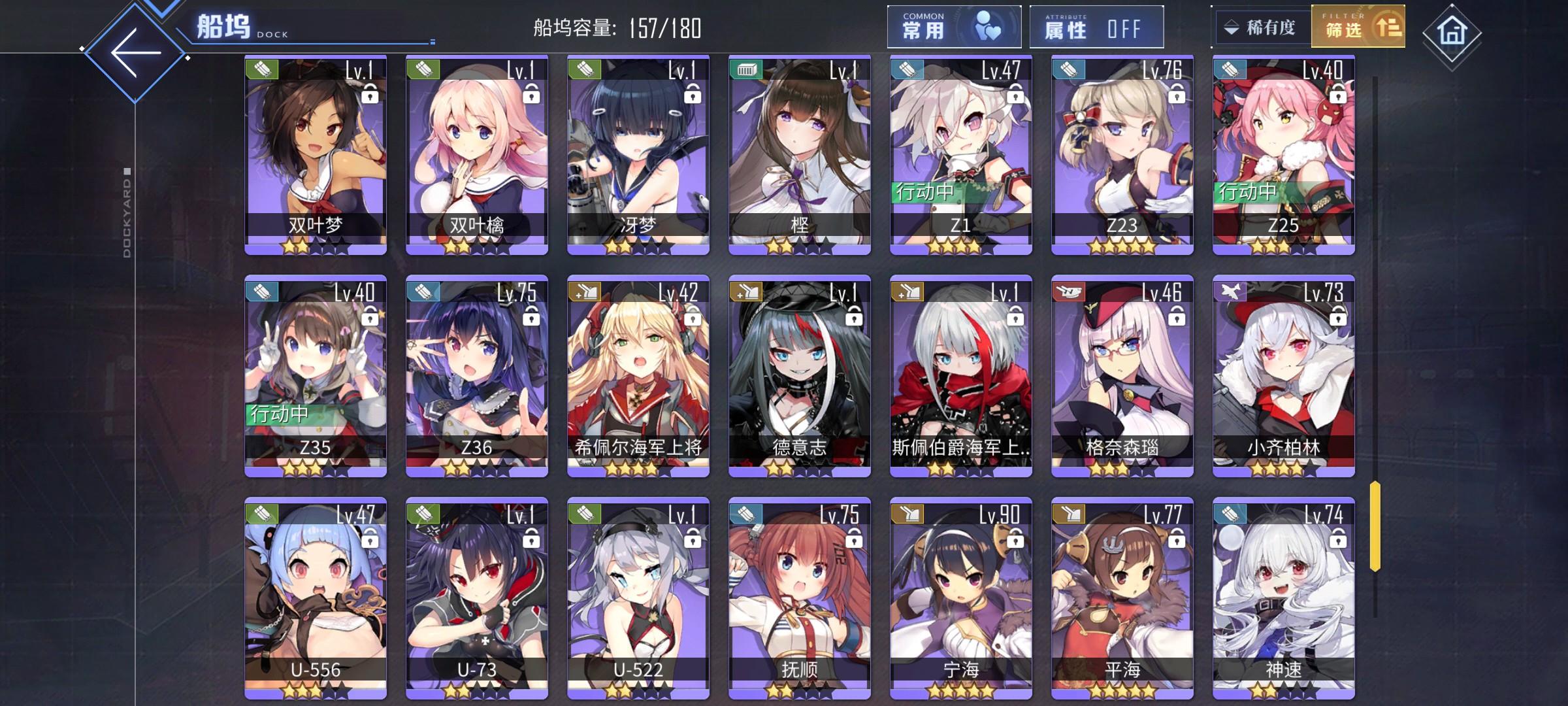Image resolution: width=1568 pixels, height=706 pixels.
Task: Click the aircraft icon on 小齐柏林's card
Action: (1228, 292)
